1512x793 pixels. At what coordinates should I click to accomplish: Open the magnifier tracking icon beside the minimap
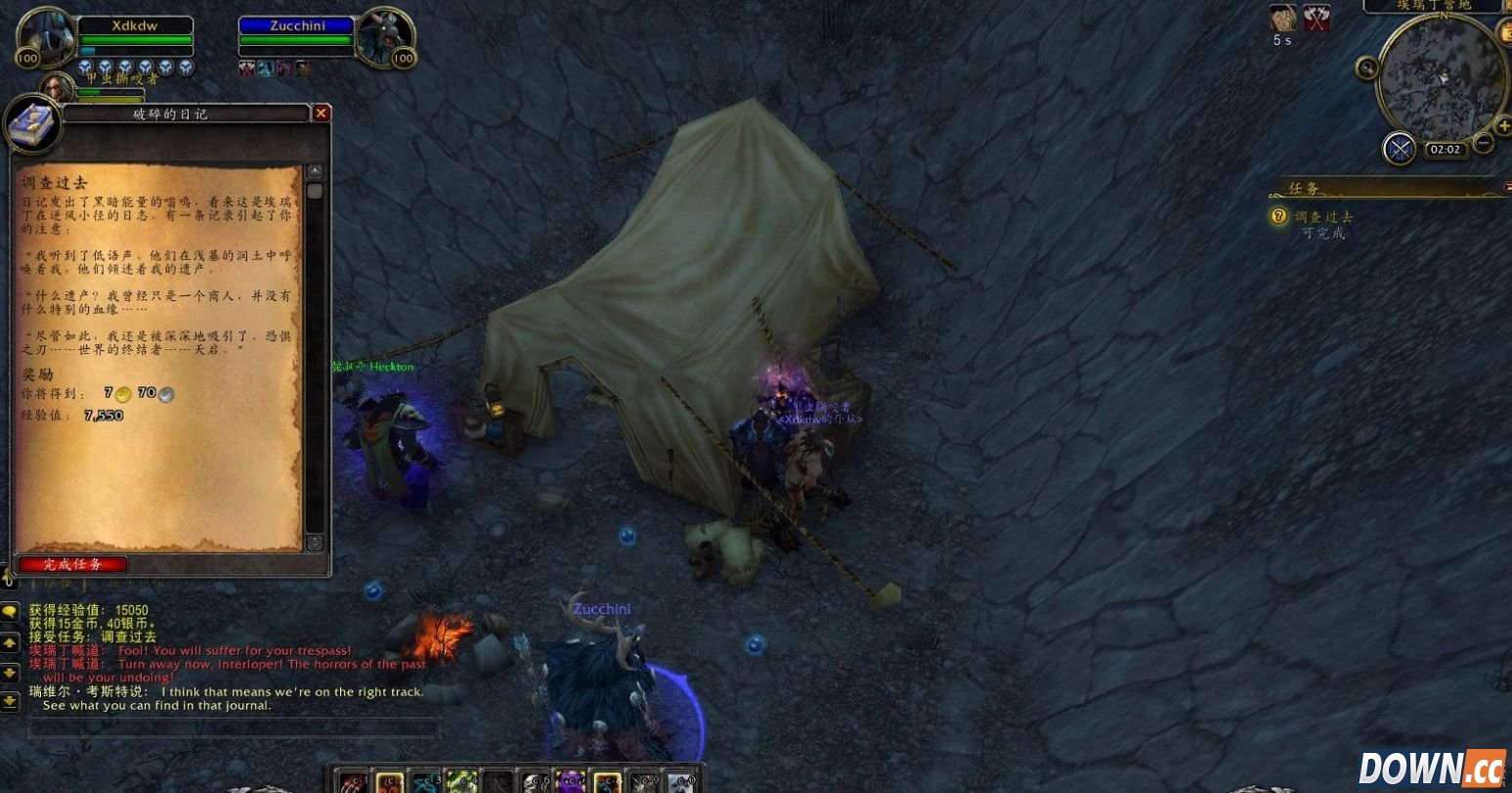pos(1367,67)
